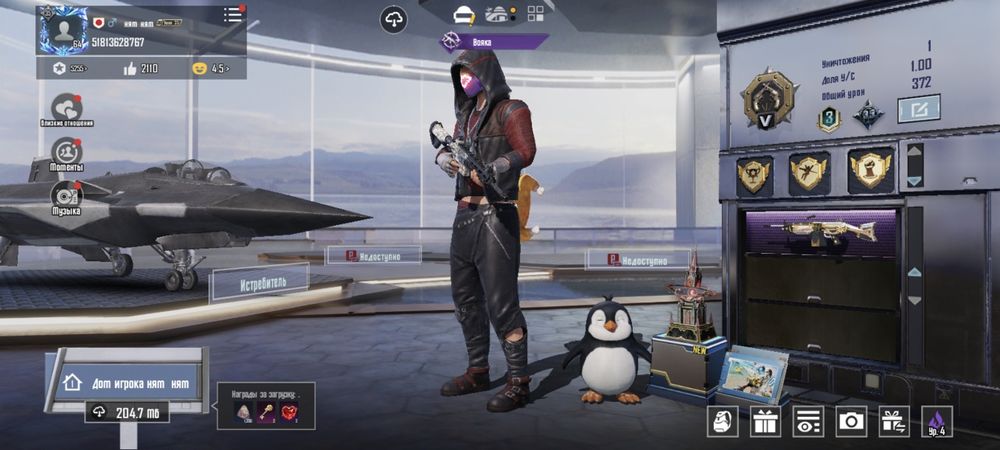Open the Музыка music section

click(66, 197)
